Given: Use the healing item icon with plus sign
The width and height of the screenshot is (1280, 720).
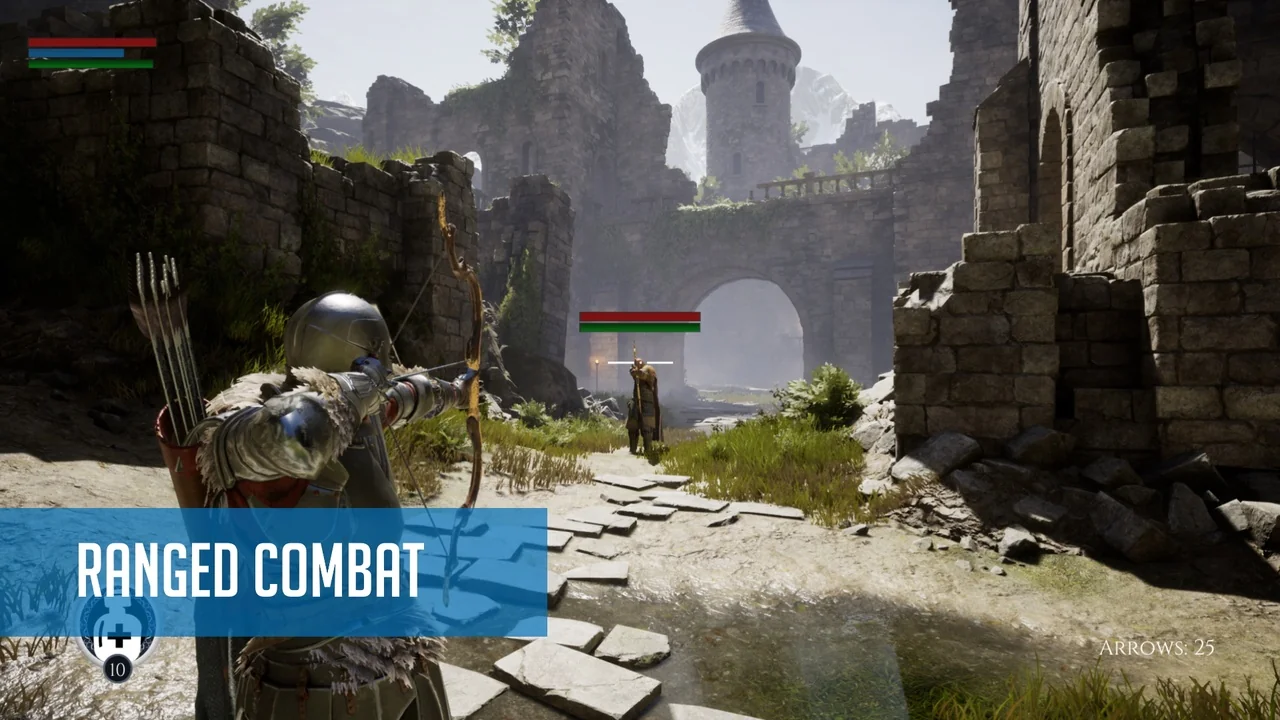Looking at the screenshot, I should point(117,631).
